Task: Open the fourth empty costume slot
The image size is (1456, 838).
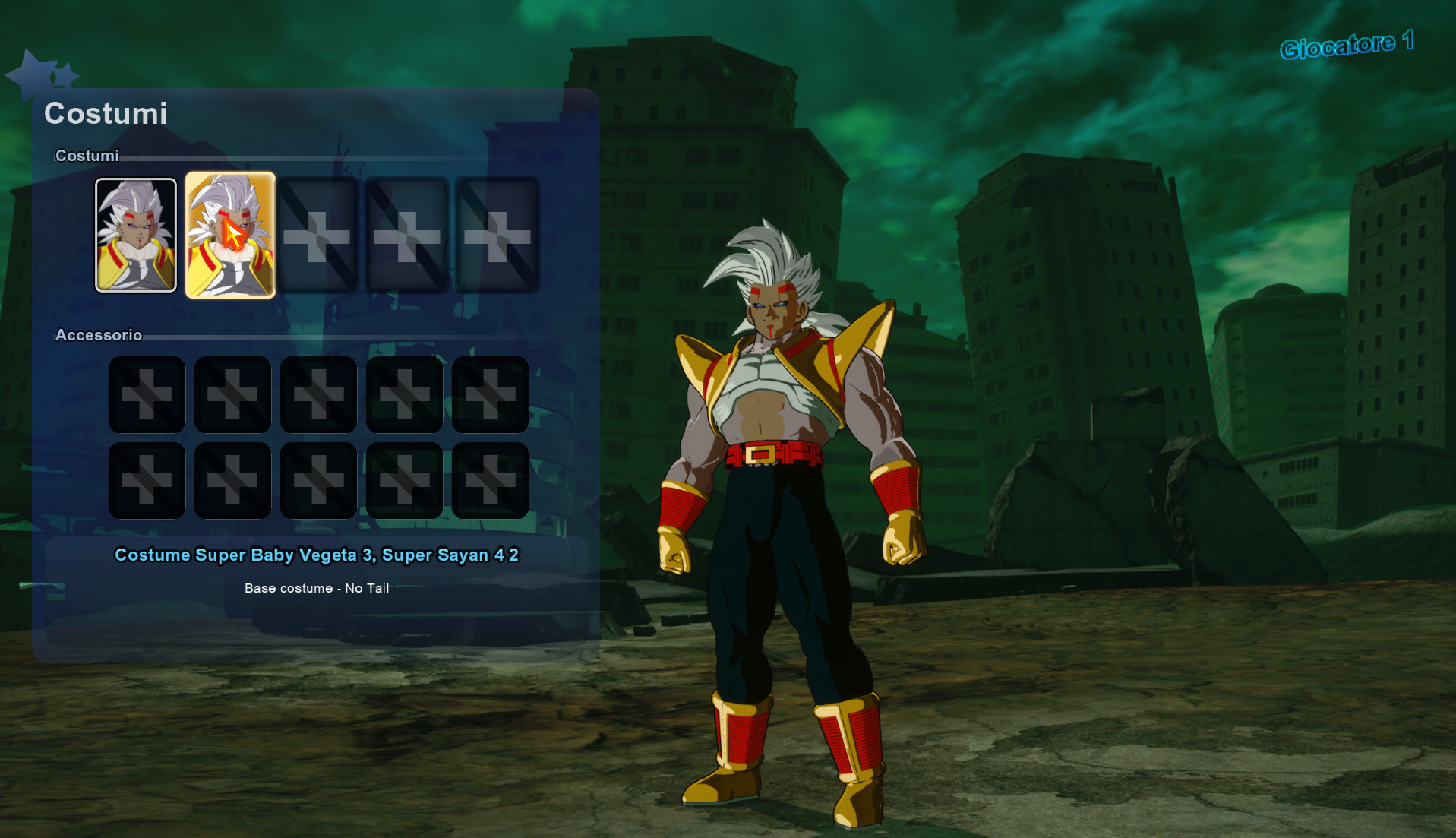Action: pyautogui.click(x=406, y=234)
